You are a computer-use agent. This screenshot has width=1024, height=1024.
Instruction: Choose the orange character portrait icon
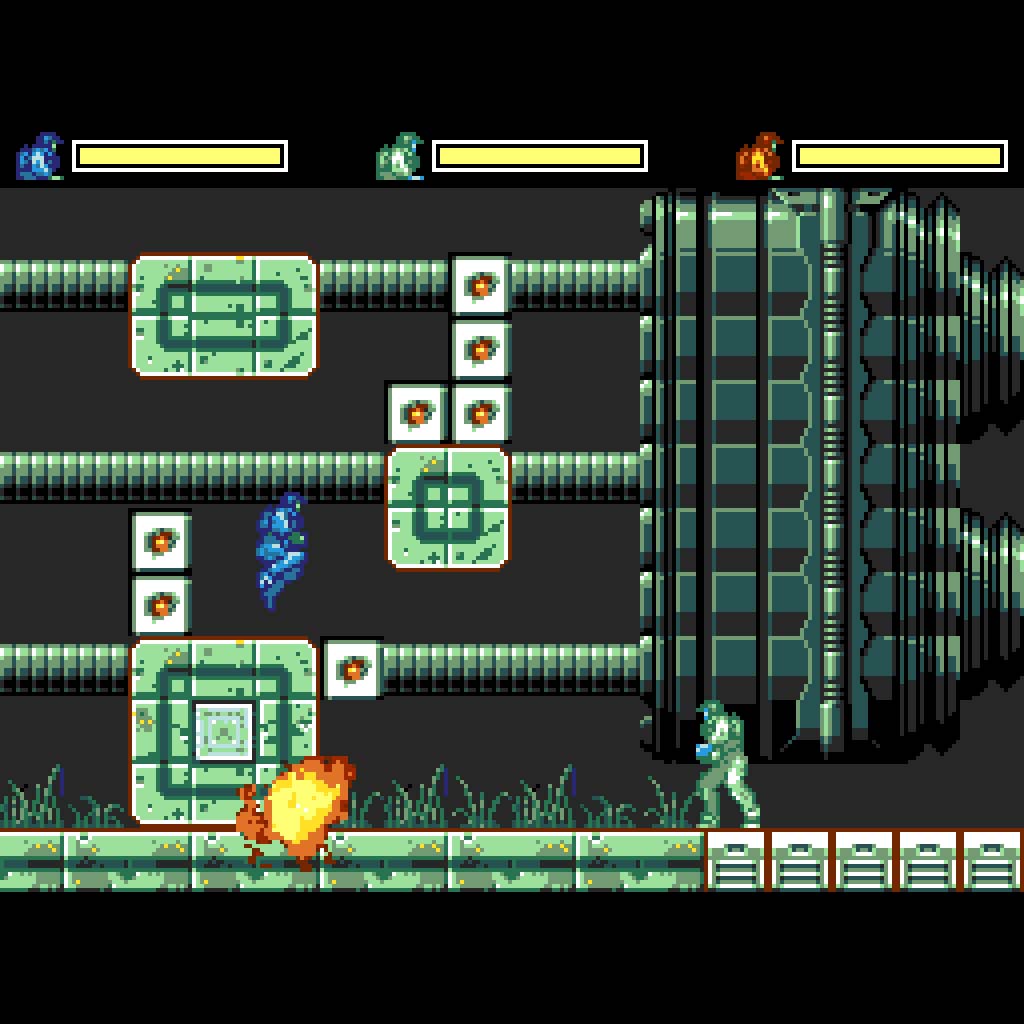click(760, 157)
